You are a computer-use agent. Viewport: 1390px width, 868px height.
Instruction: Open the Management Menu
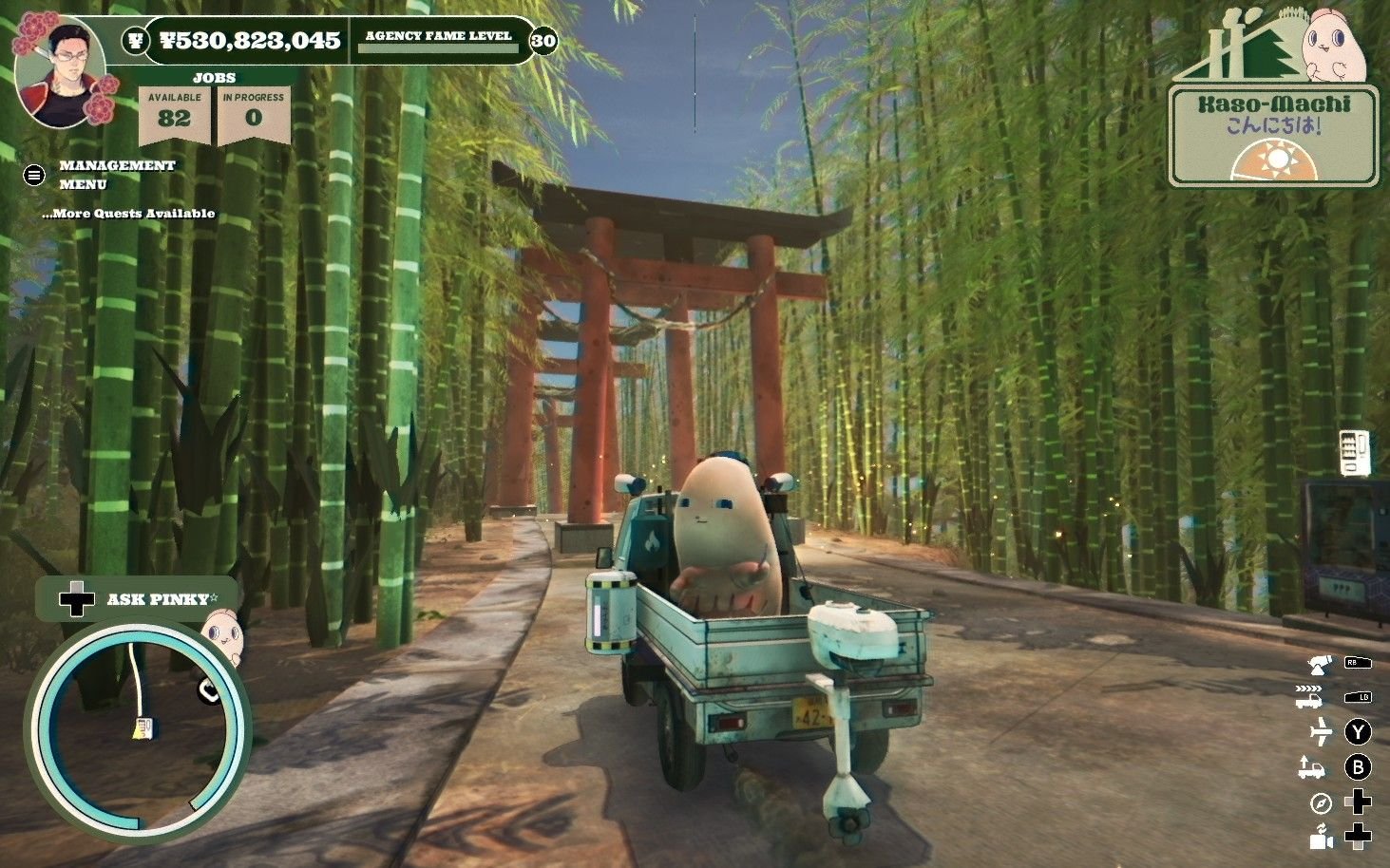click(x=116, y=175)
